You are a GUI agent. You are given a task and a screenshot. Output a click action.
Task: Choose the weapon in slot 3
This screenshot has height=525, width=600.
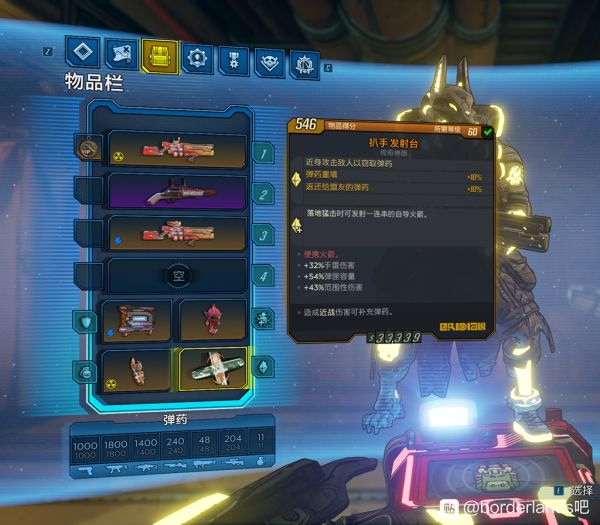click(176, 234)
